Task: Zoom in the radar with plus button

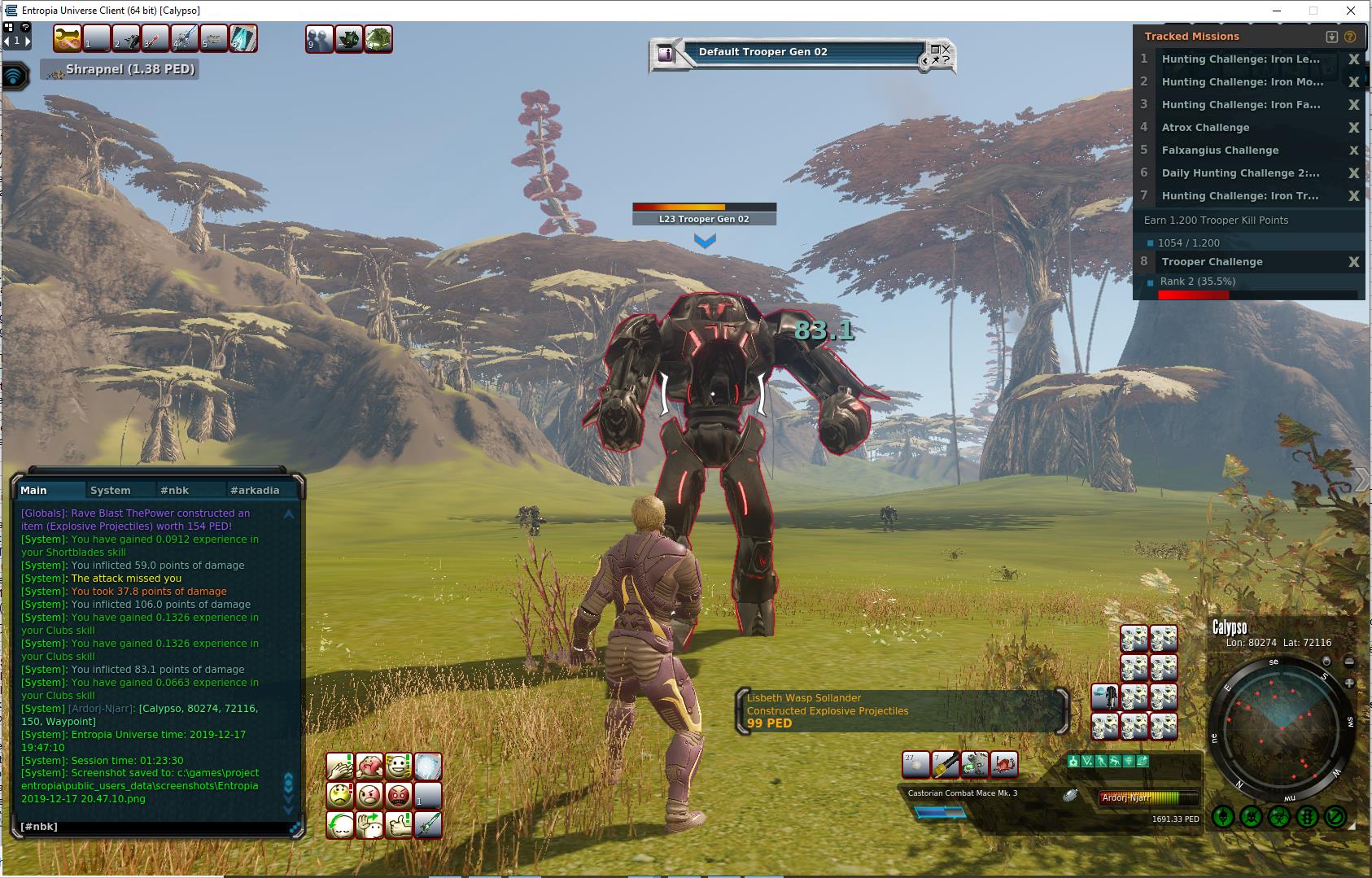Action: (1349, 684)
